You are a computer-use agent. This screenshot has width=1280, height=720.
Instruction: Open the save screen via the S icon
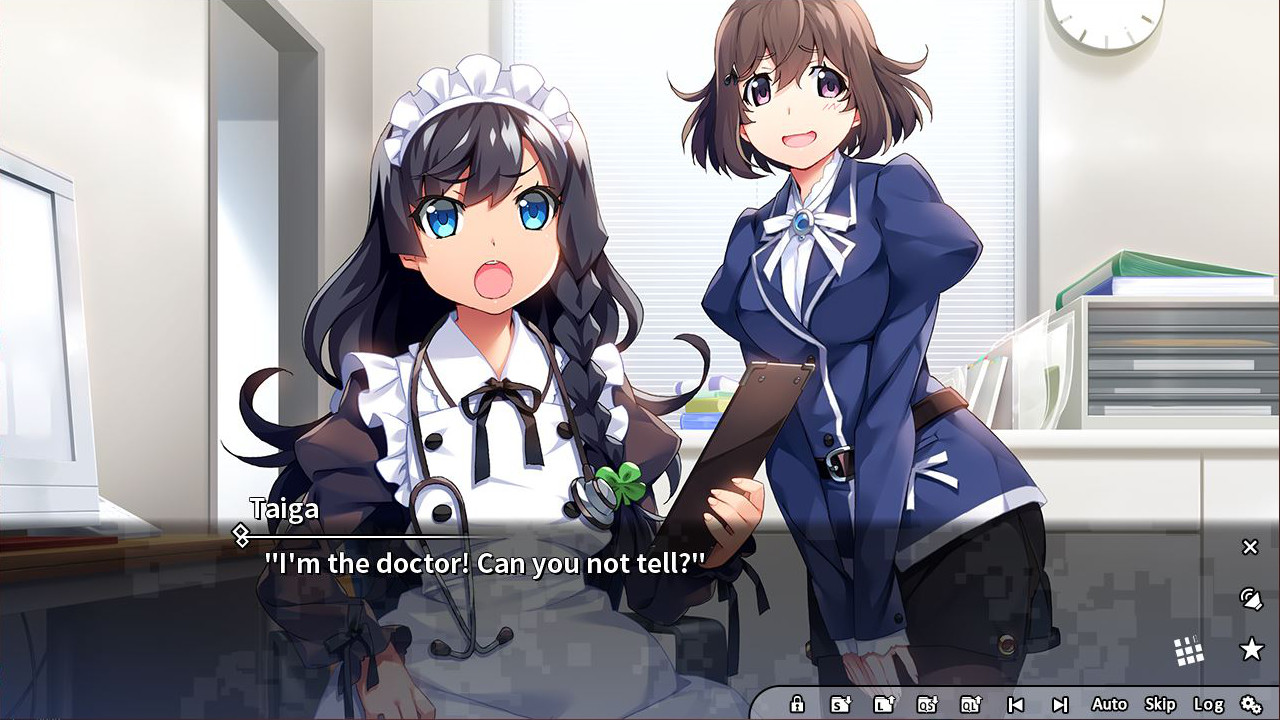841,703
